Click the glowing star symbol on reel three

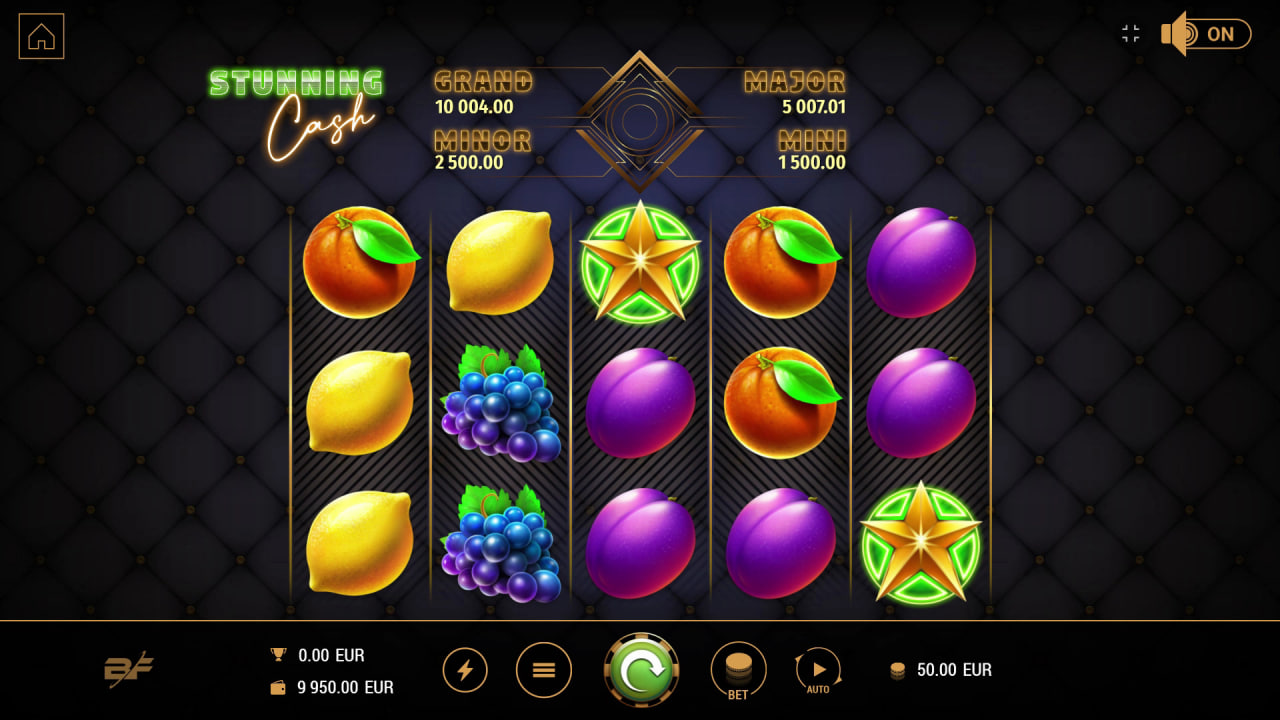coord(640,263)
